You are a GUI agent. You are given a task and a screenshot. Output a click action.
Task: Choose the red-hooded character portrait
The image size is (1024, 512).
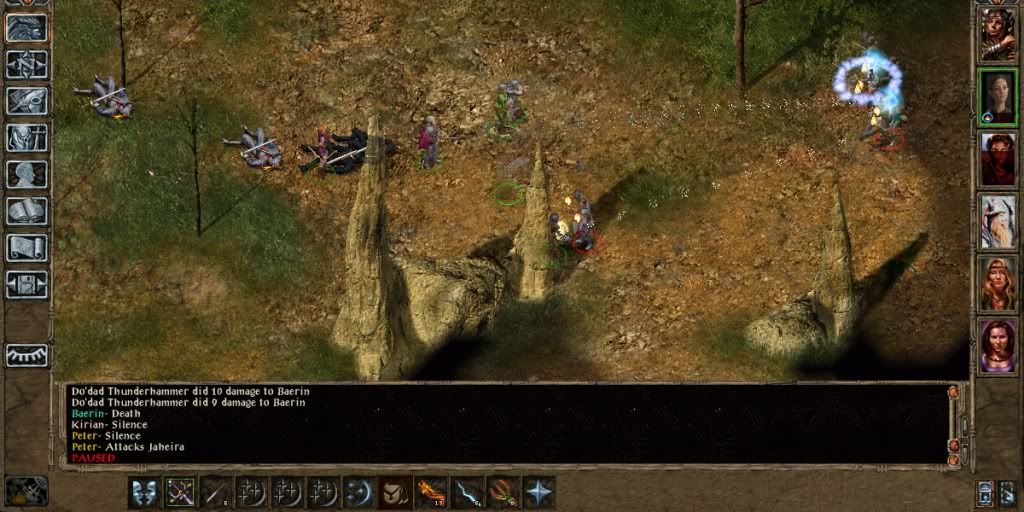click(997, 159)
